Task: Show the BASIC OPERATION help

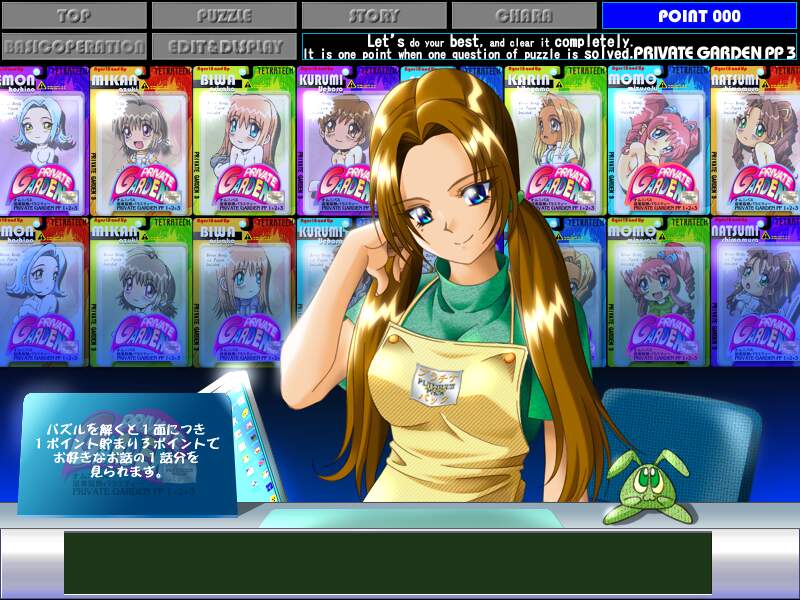Action: pyautogui.click(x=74, y=47)
